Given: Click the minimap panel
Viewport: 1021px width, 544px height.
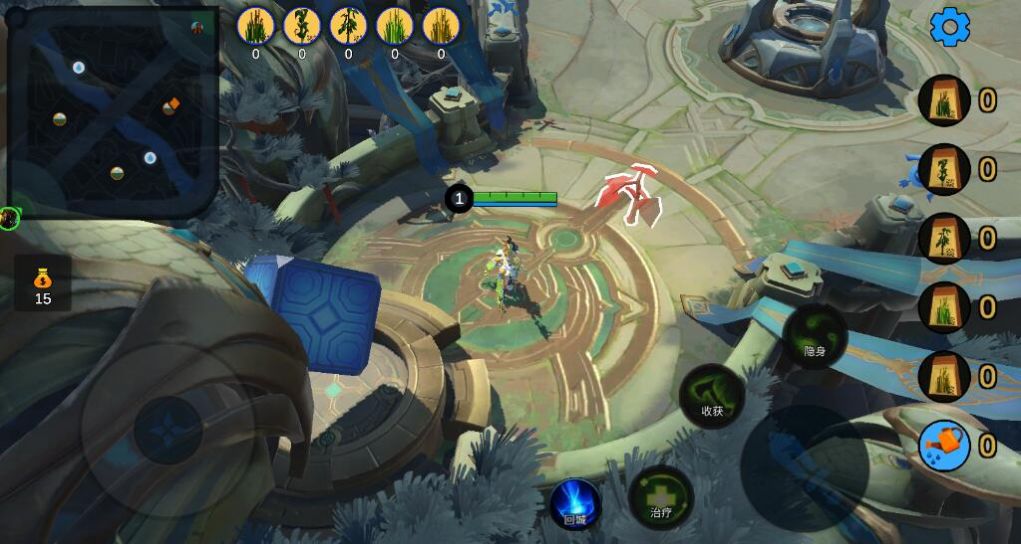Looking at the screenshot, I should pyautogui.click(x=112, y=112).
